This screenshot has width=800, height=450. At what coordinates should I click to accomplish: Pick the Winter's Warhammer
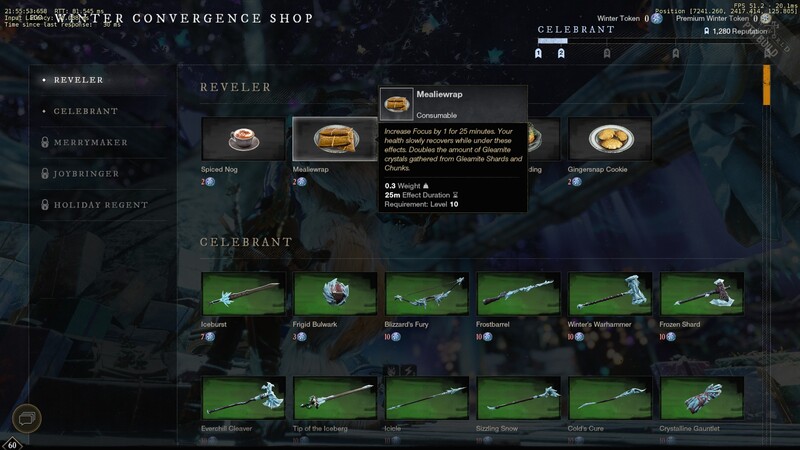click(x=610, y=293)
